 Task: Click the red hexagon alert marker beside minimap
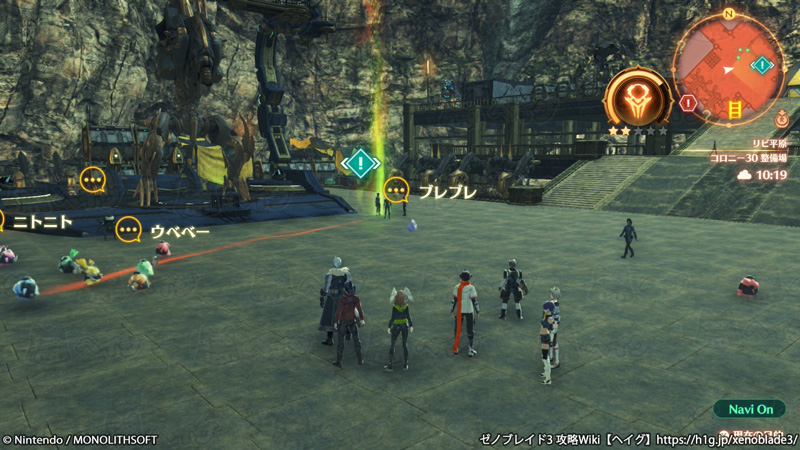[x=687, y=102]
